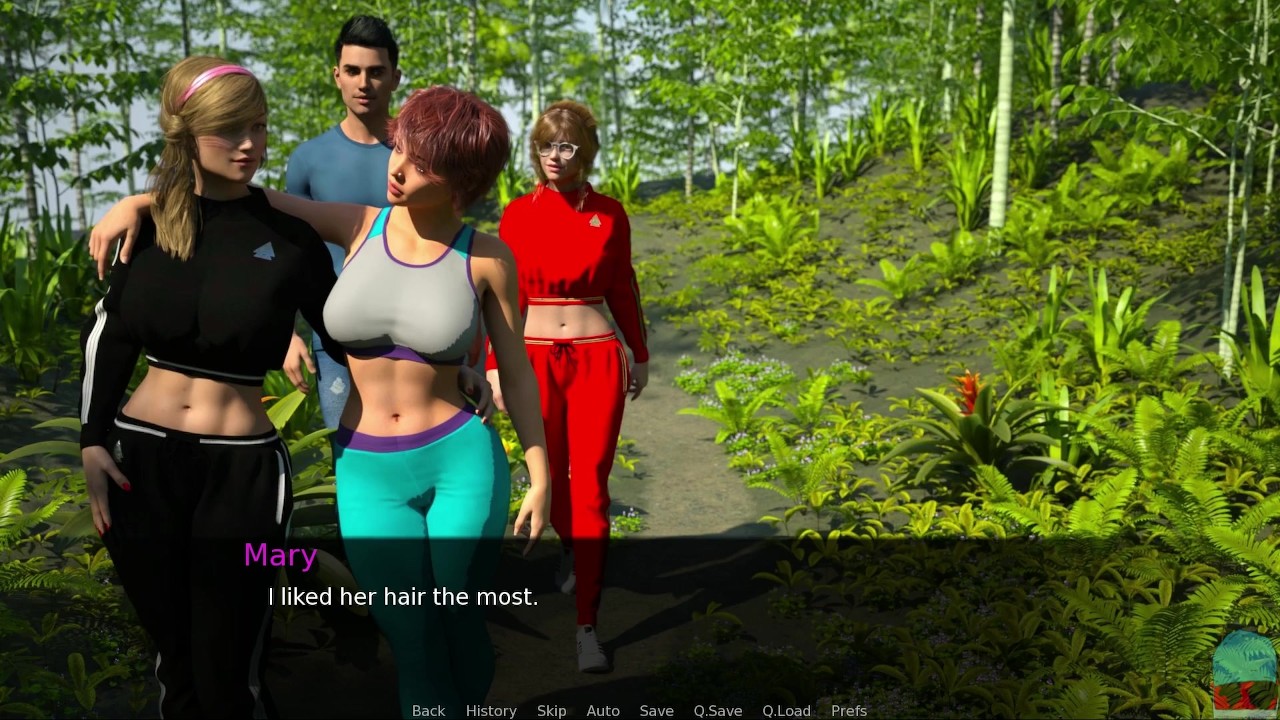The image size is (1280, 720).
Task: Activate Skip mode
Action: 551,711
